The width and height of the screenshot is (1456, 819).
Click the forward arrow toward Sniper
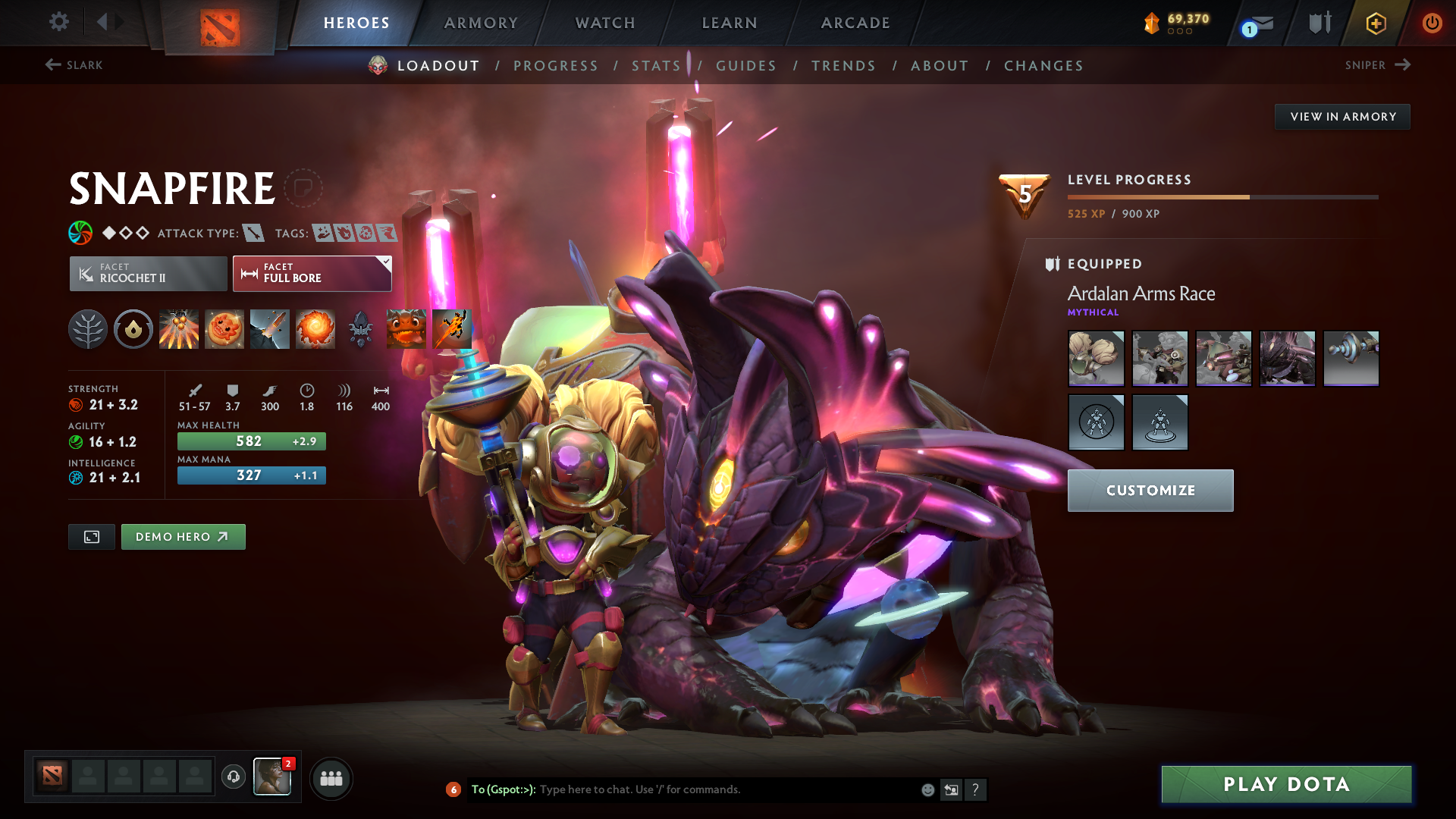point(1403,65)
